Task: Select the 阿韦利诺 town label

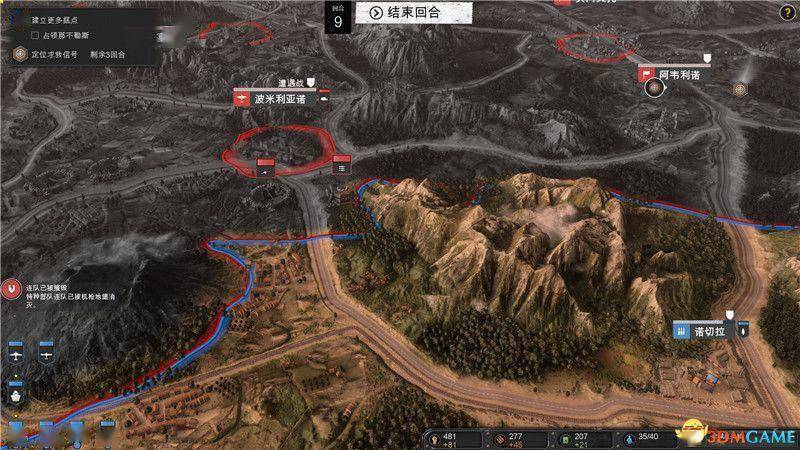Action: 679,74
